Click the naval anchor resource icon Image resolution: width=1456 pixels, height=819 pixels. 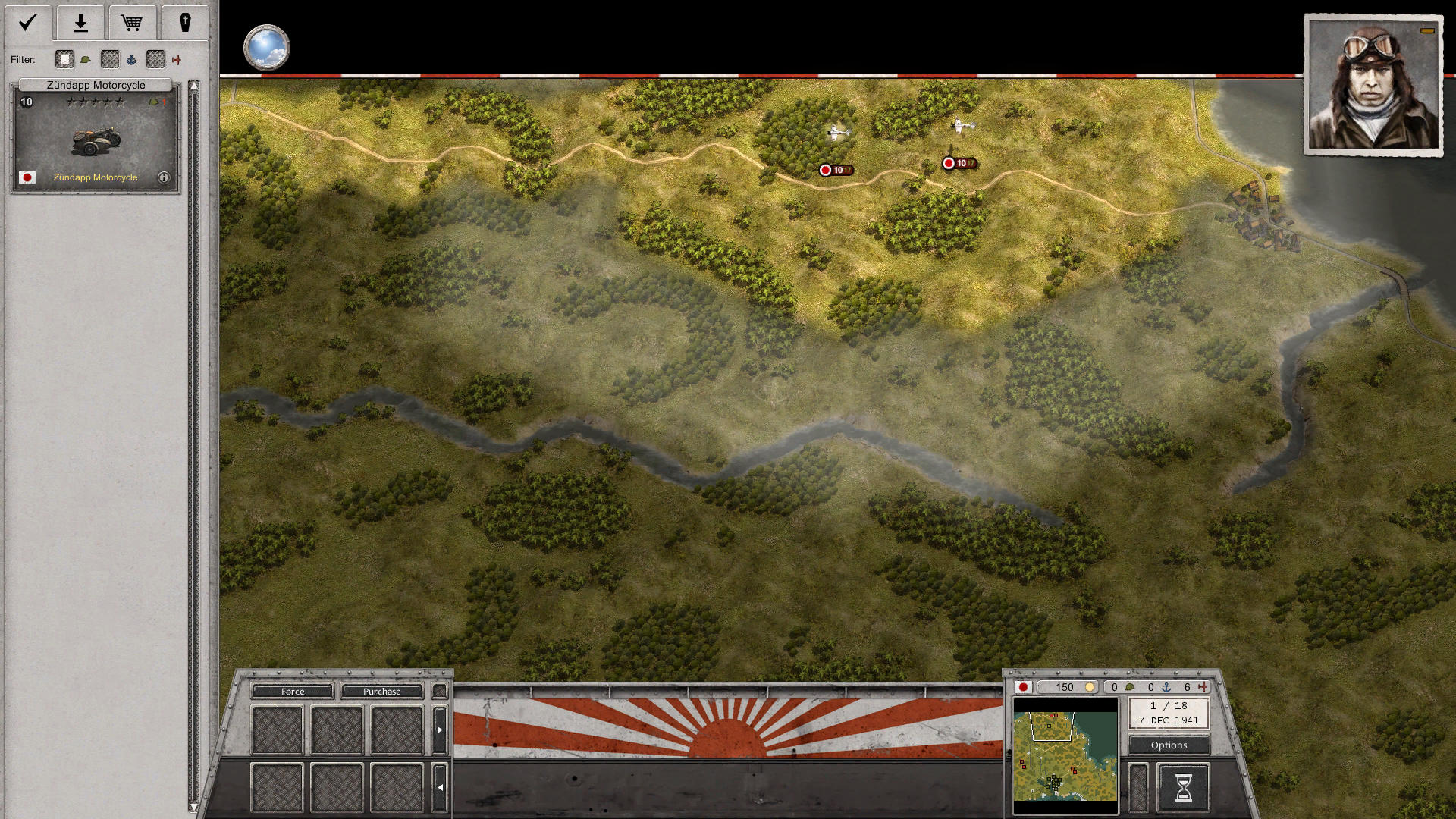coord(1166,687)
